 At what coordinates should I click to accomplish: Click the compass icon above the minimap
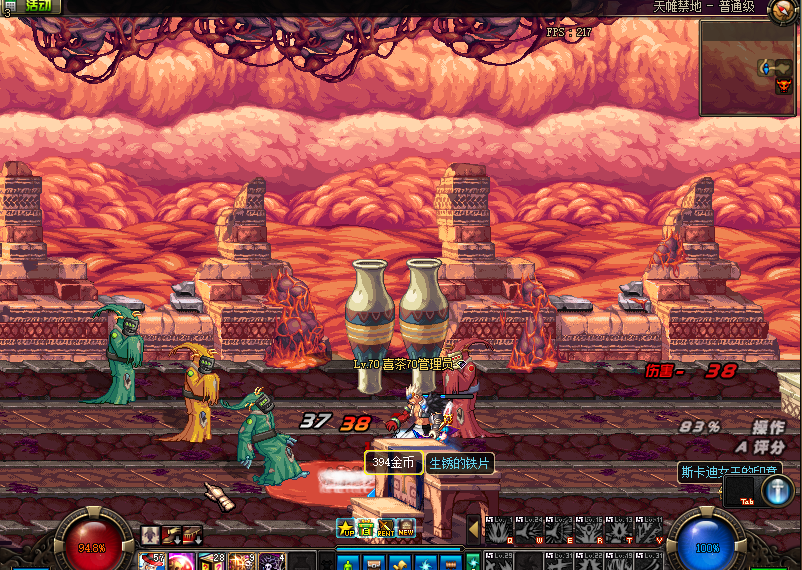click(x=782, y=11)
